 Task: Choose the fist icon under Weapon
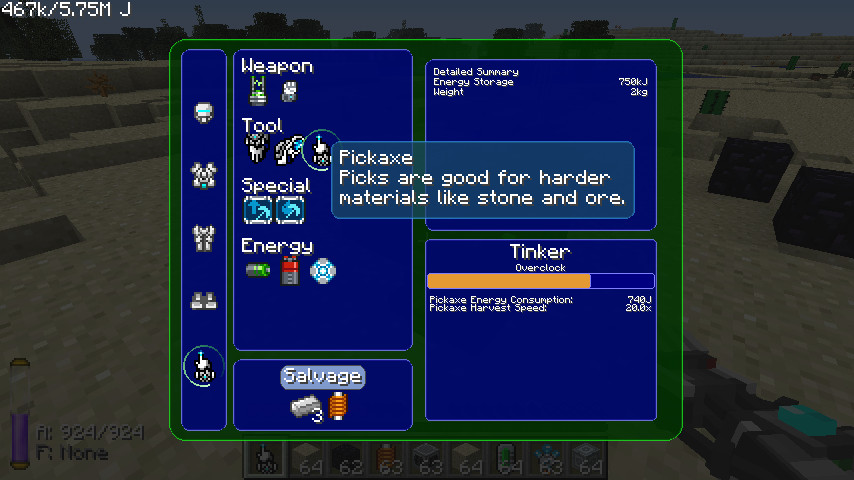tap(289, 92)
